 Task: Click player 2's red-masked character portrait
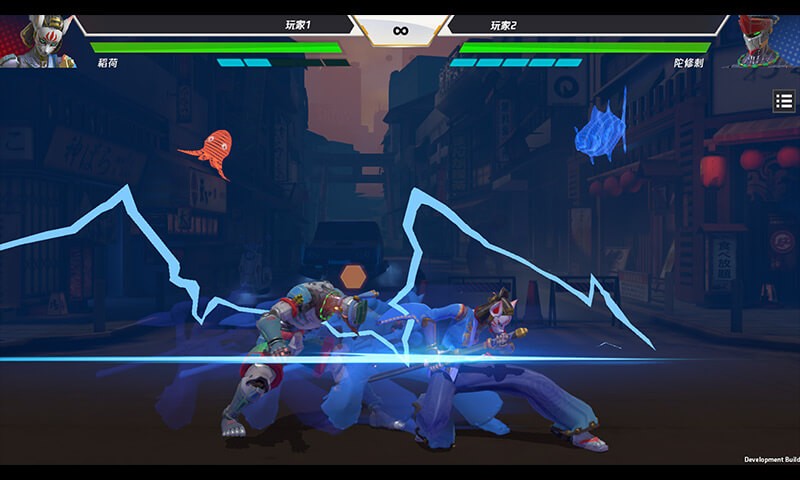pos(765,41)
